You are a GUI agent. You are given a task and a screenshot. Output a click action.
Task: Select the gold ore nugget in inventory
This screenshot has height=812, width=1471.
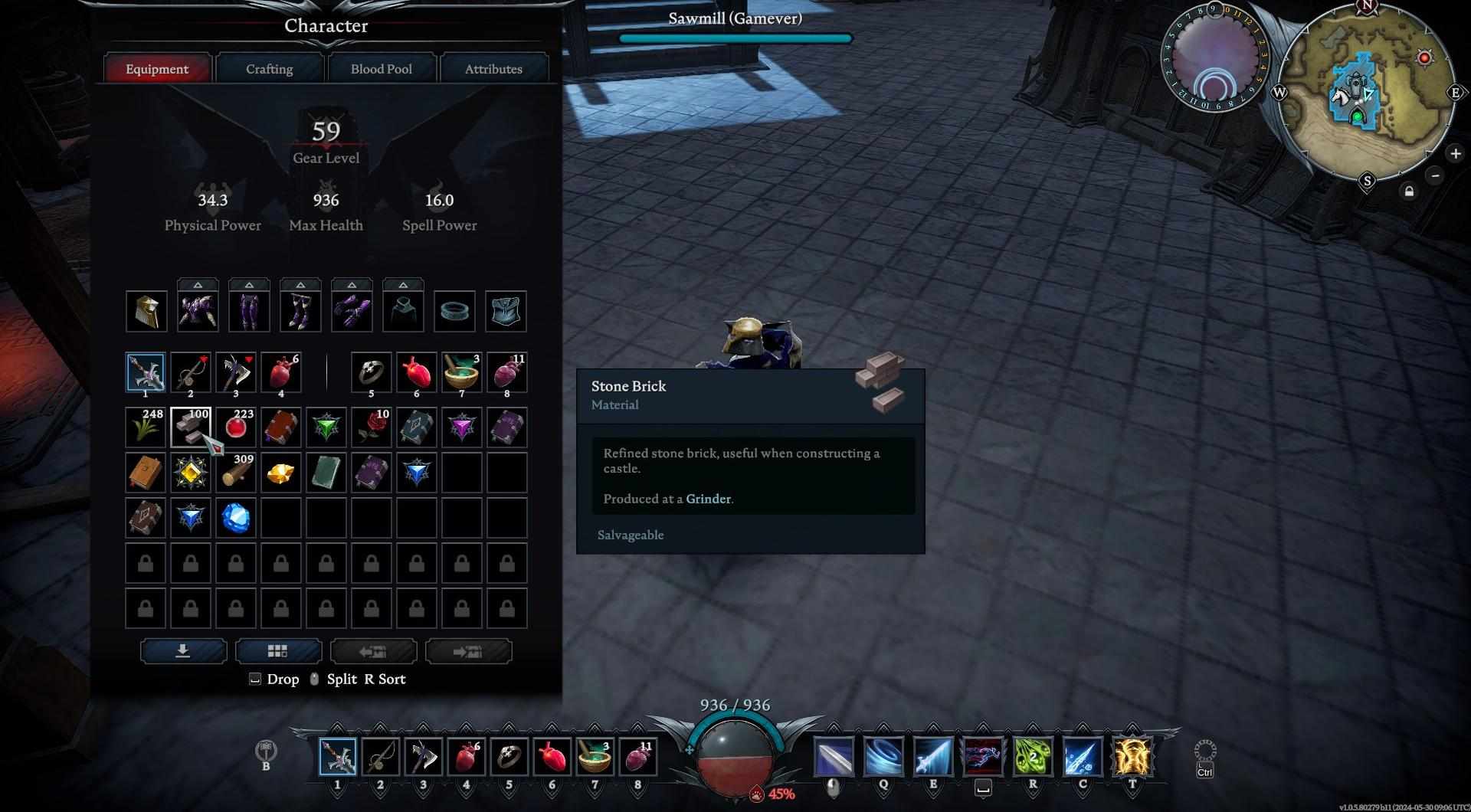[x=281, y=473]
